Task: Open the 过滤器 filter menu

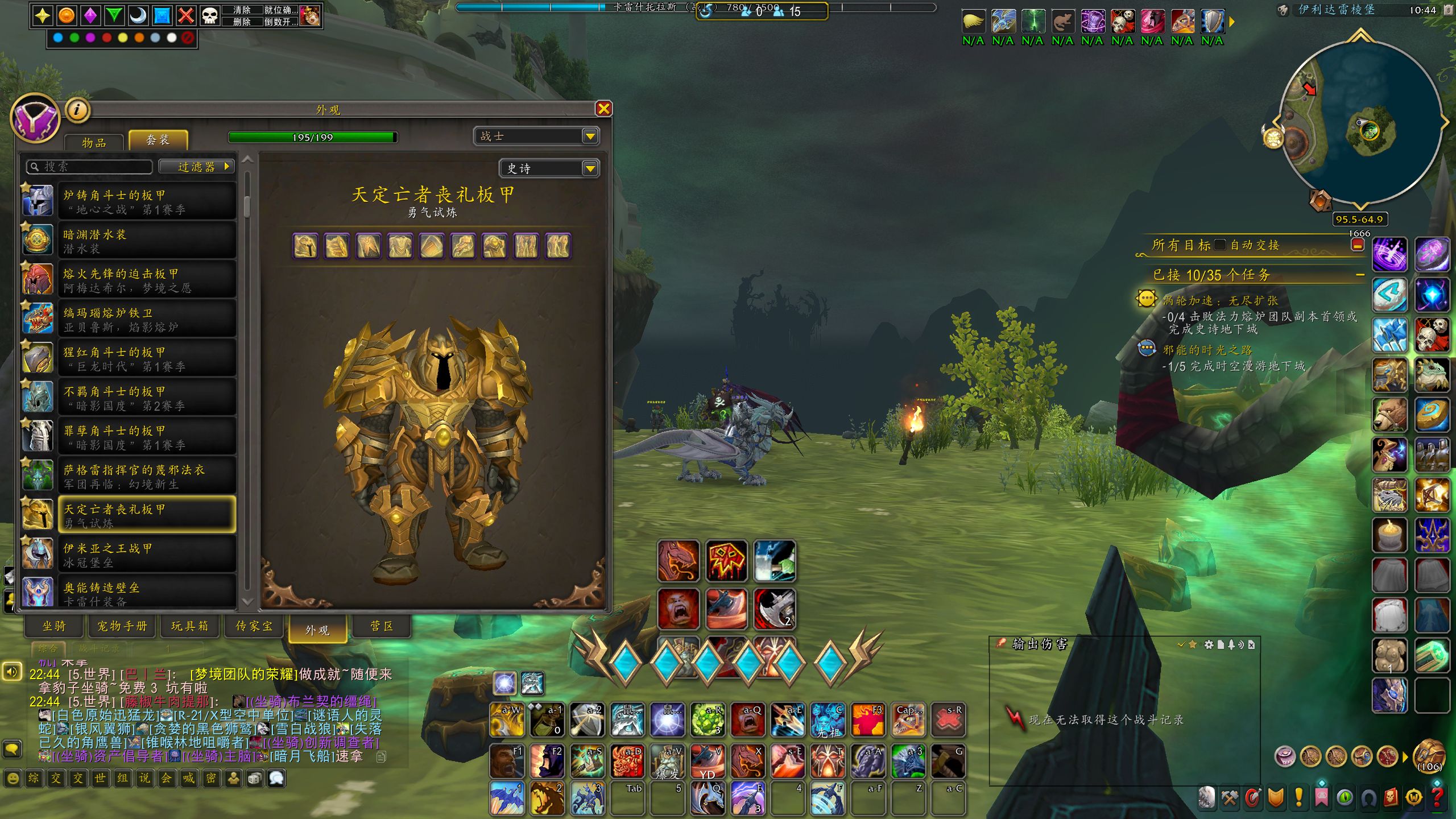Action: click(197, 167)
